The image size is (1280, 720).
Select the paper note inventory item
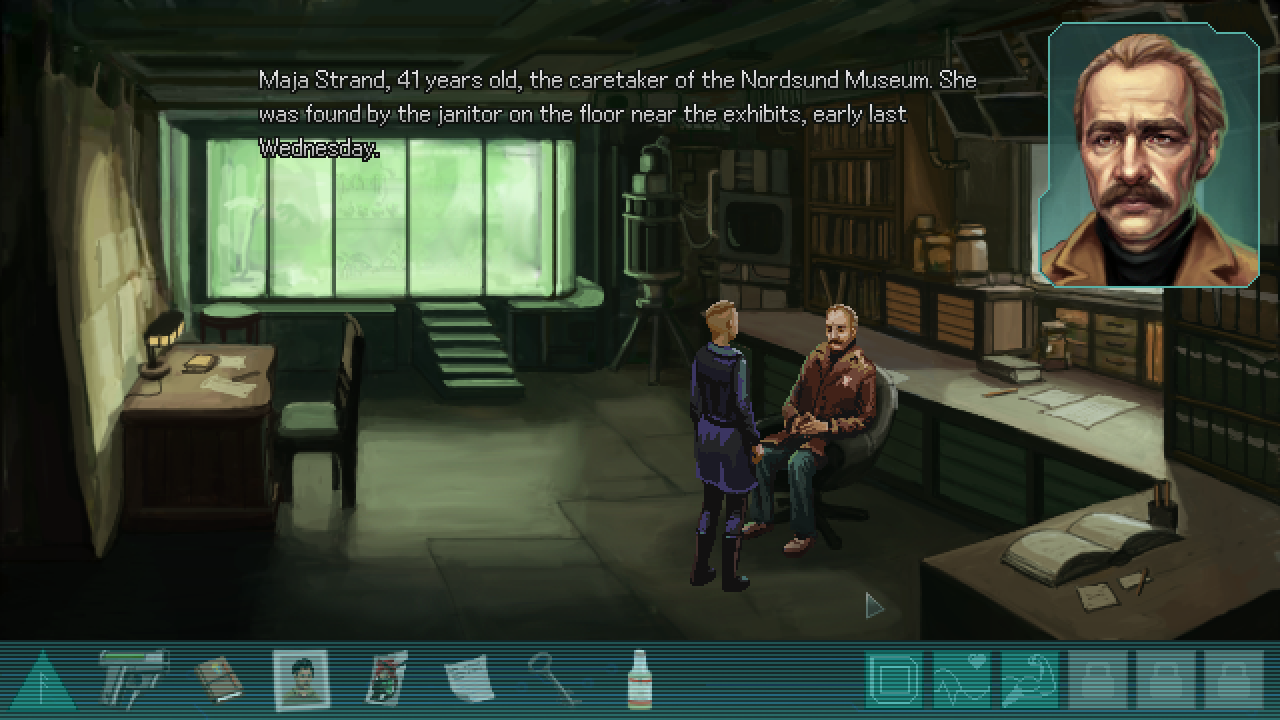[469, 680]
